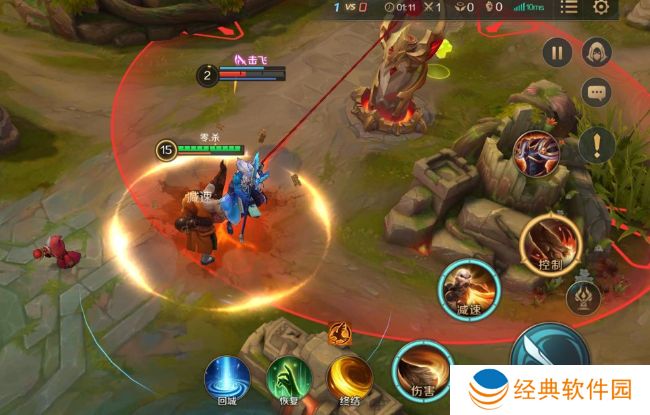Open the hooded hero portrait button
This screenshot has height=415, width=650.
(x=597, y=52)
